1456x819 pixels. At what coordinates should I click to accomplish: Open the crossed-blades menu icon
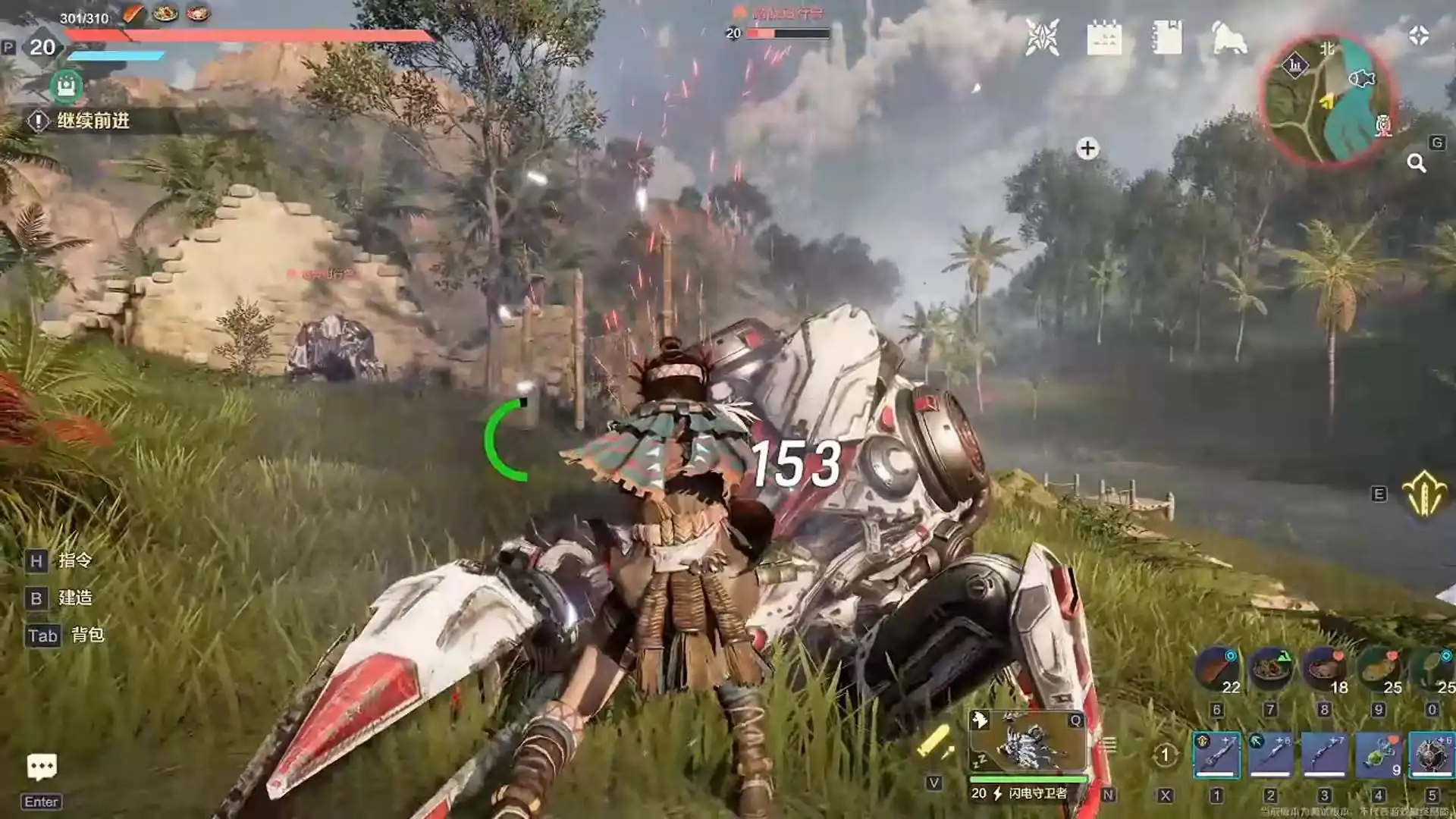coord(1042,37)
